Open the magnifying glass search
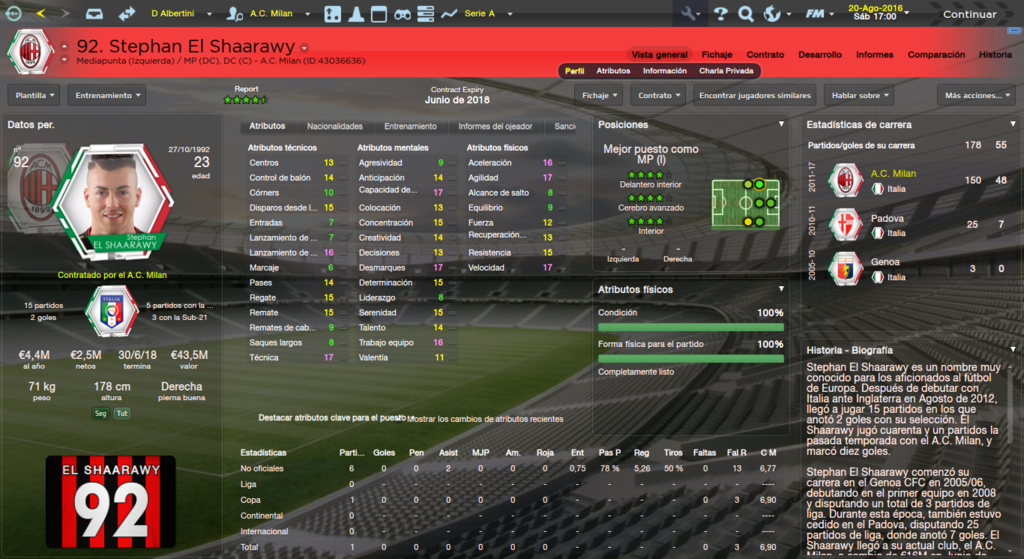The image size is (1024, 559). click(x=745, y=14)
